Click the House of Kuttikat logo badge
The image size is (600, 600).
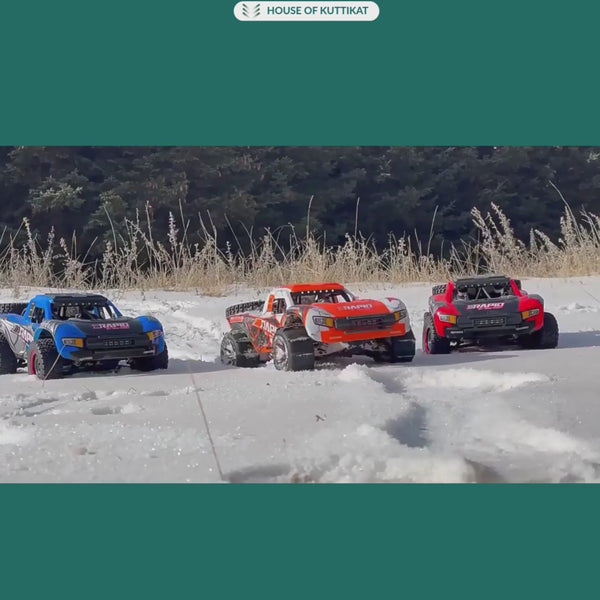point(306,11)
